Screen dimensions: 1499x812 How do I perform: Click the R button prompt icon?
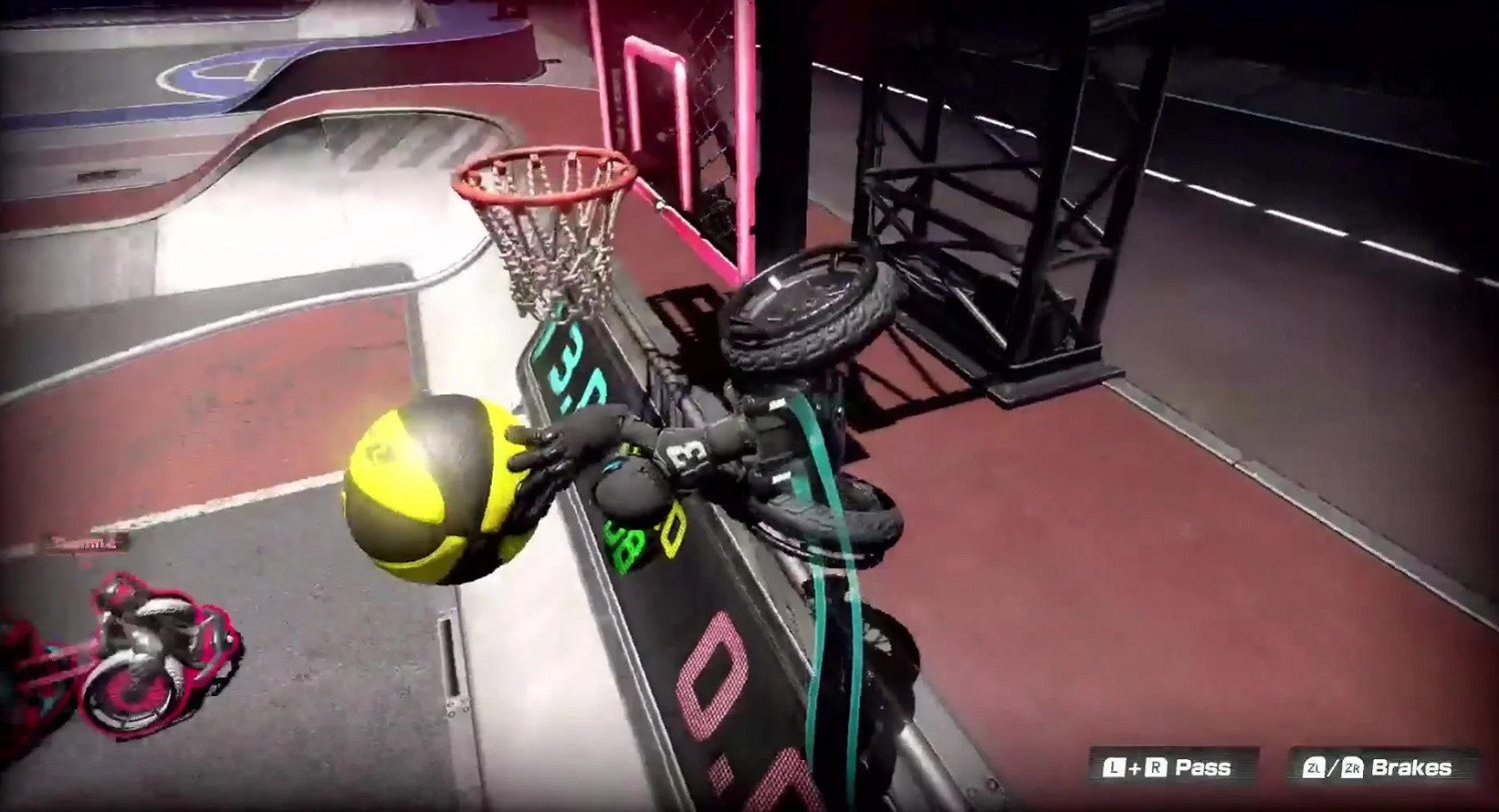coord(1155,767)
